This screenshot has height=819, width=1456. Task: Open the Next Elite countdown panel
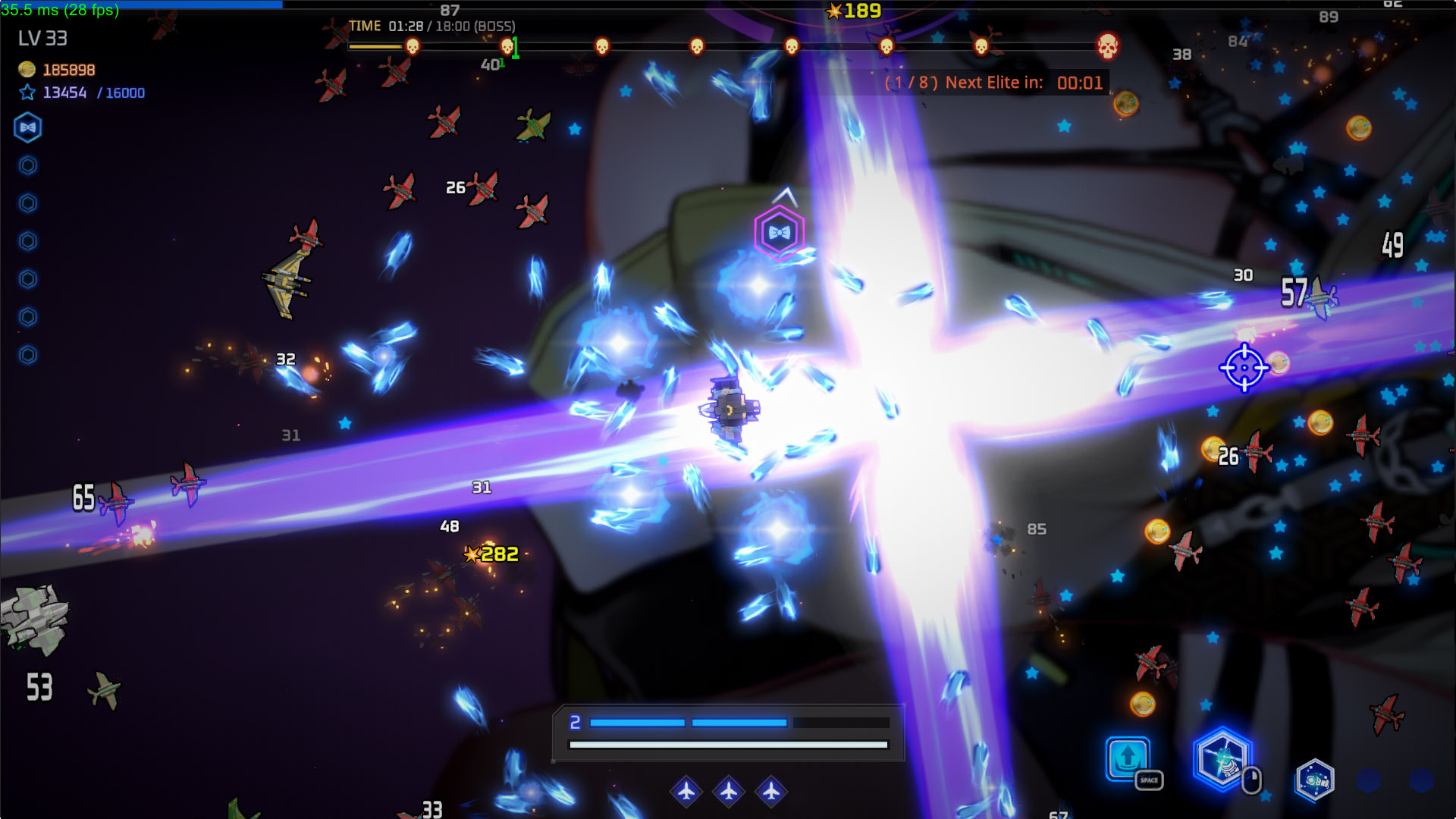click(993, 82)
